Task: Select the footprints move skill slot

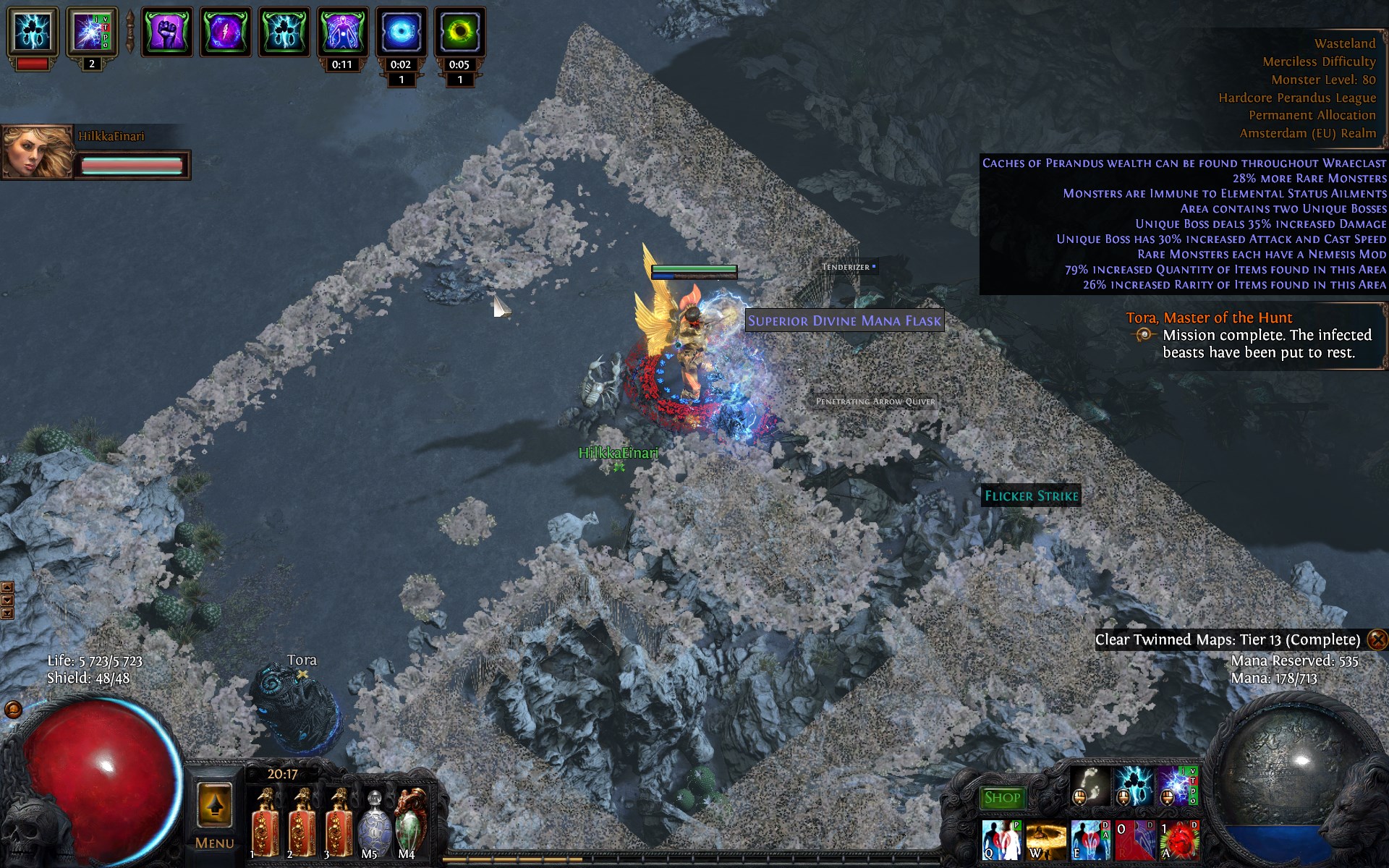Action: [x=1089, y=786]
